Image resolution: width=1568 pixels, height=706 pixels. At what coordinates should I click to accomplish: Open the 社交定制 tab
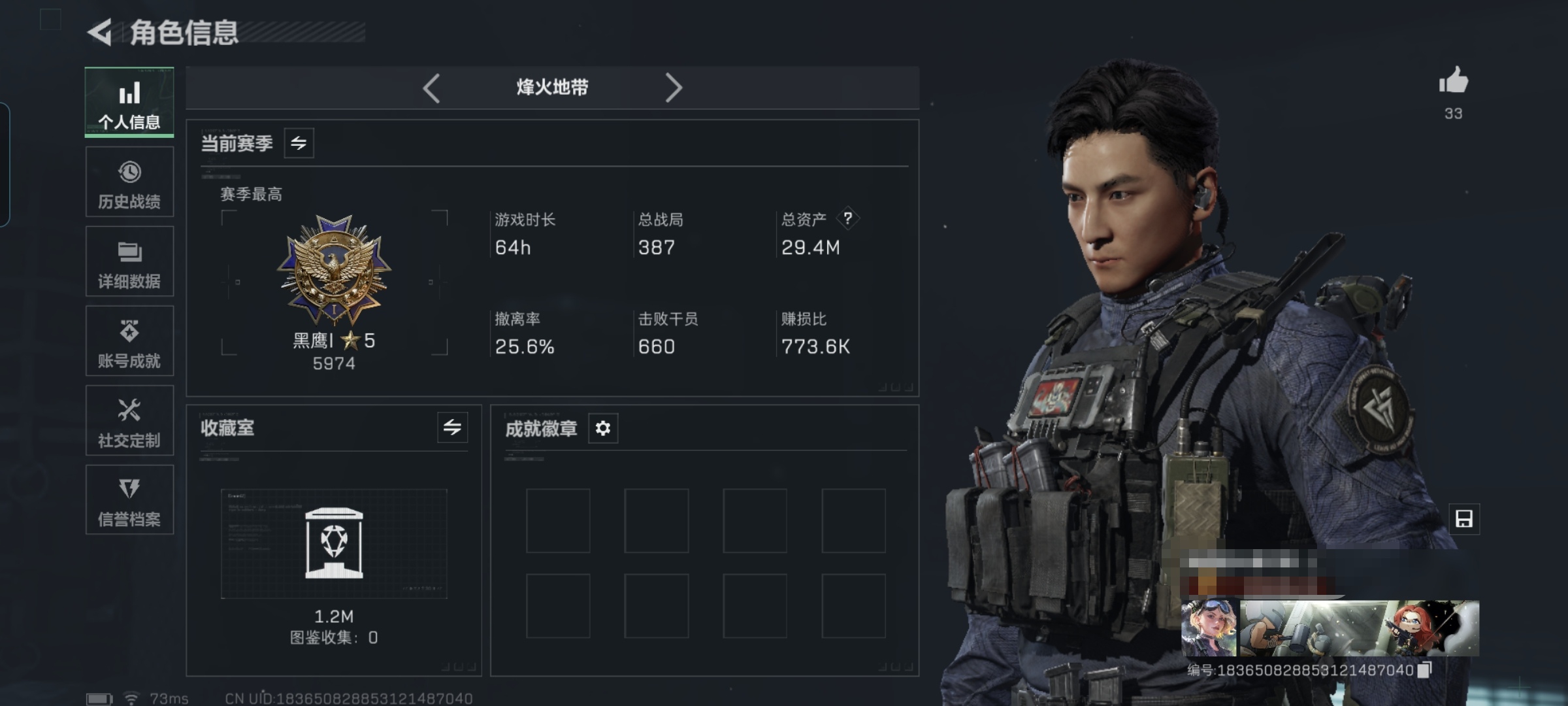(x=129, y=421)
